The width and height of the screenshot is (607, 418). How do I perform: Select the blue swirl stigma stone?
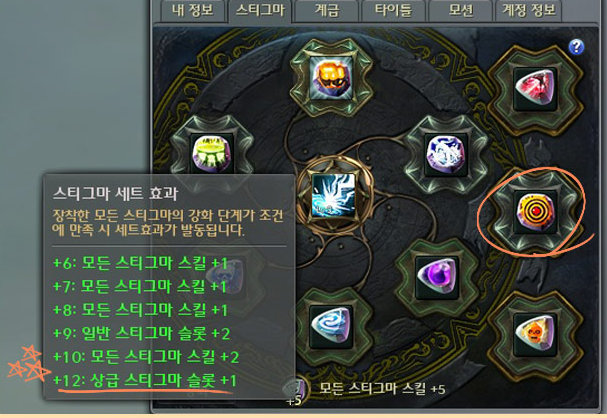click(x=329, y=322)
